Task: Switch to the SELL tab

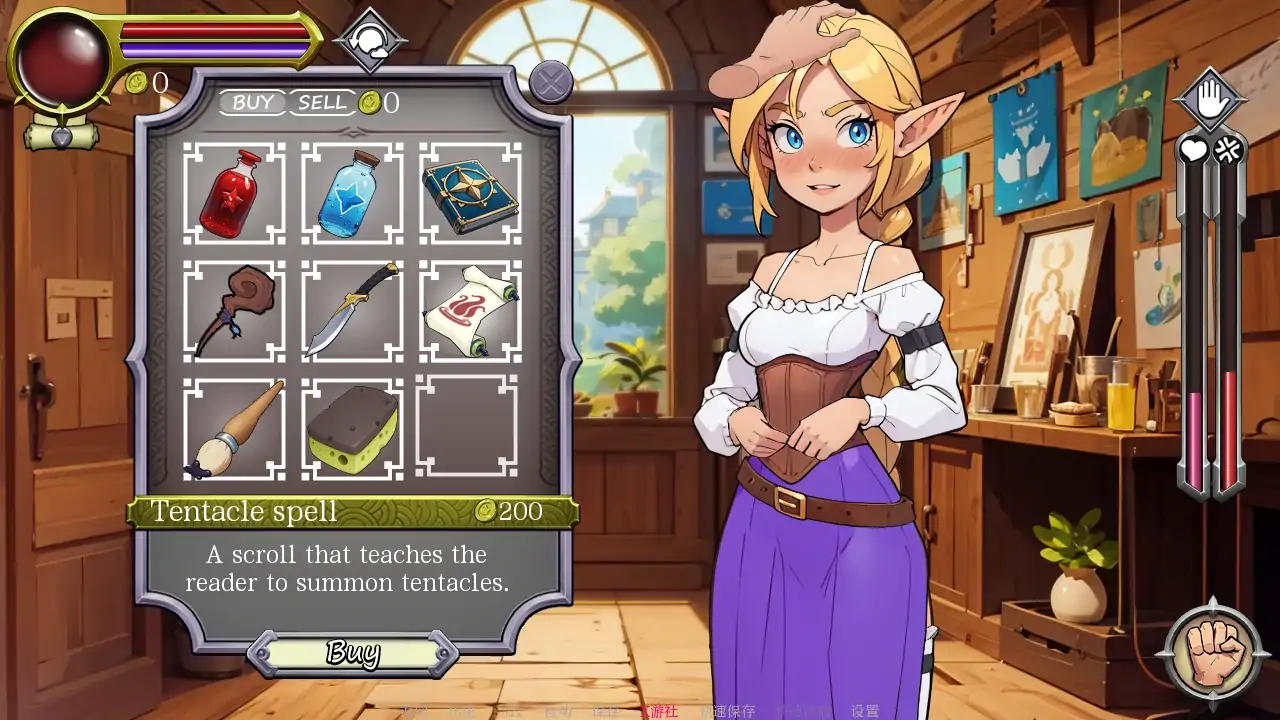Action: point(322,103)
